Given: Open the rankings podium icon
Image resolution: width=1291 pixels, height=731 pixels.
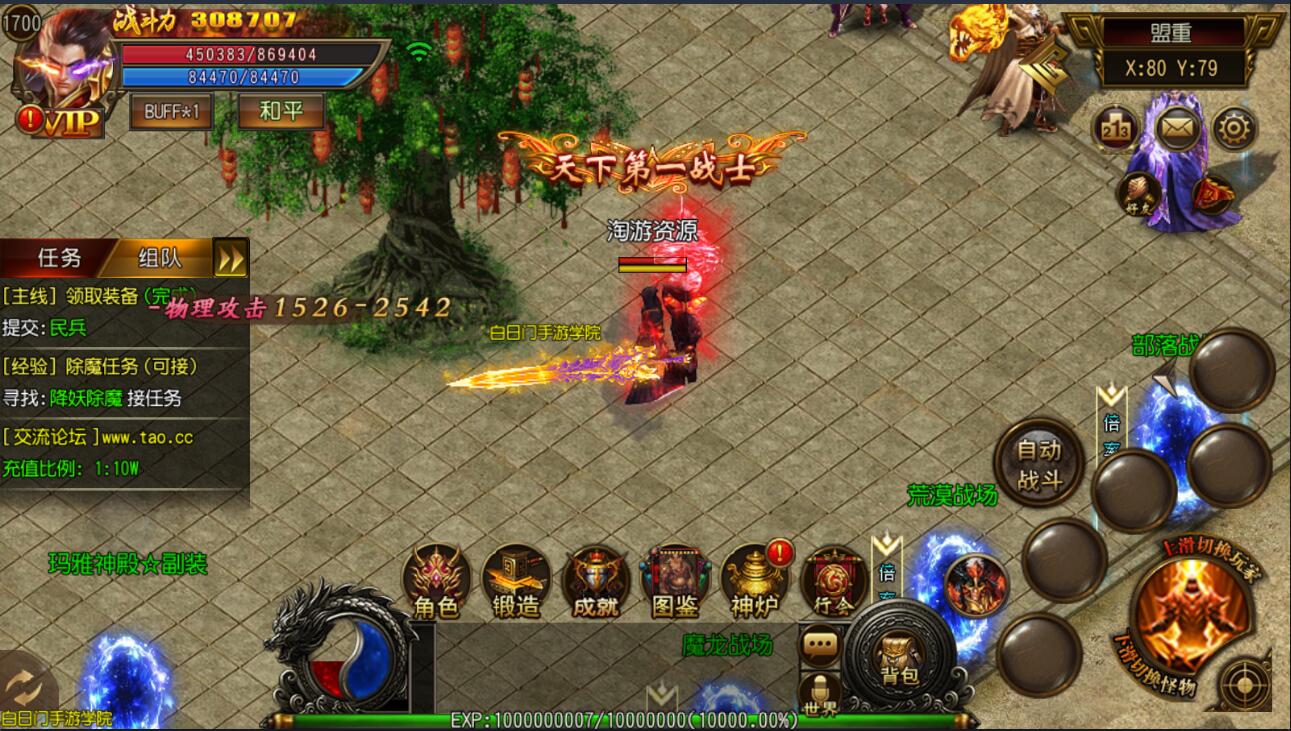Looking at the screenshot, I should pos(1116,128).
